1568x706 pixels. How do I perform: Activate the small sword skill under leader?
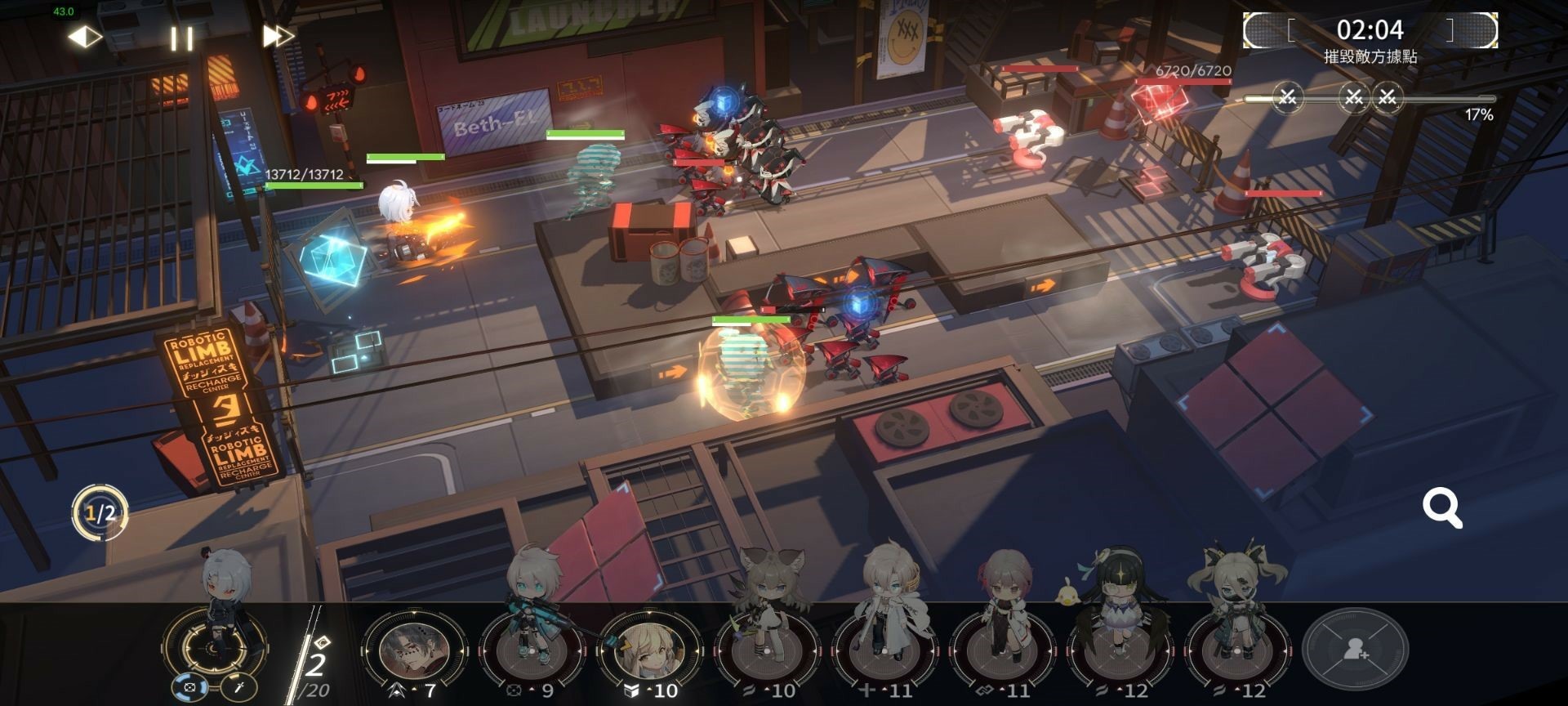[x=239, y=688]
